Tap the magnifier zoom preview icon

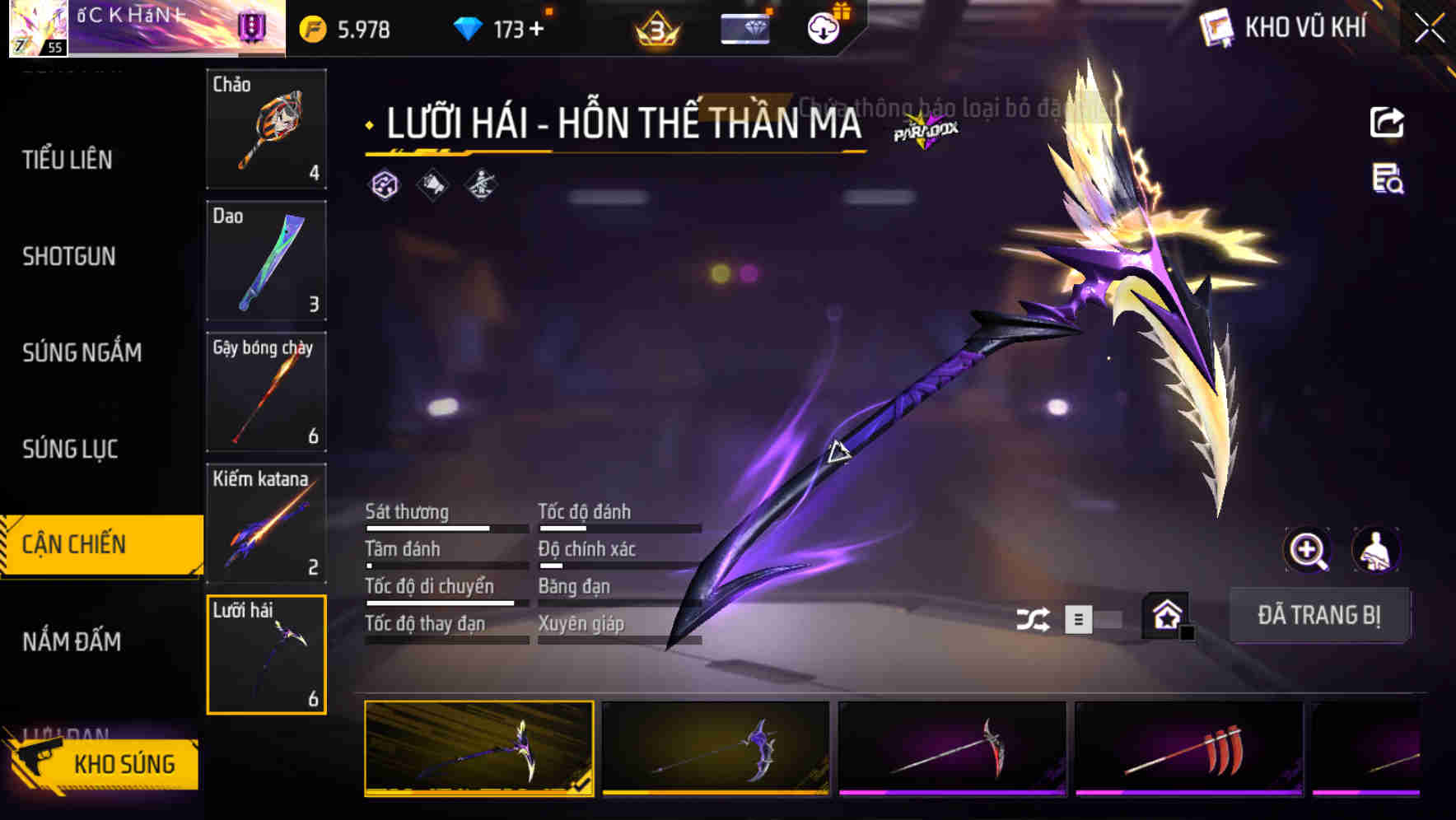tap(1308, 550)
